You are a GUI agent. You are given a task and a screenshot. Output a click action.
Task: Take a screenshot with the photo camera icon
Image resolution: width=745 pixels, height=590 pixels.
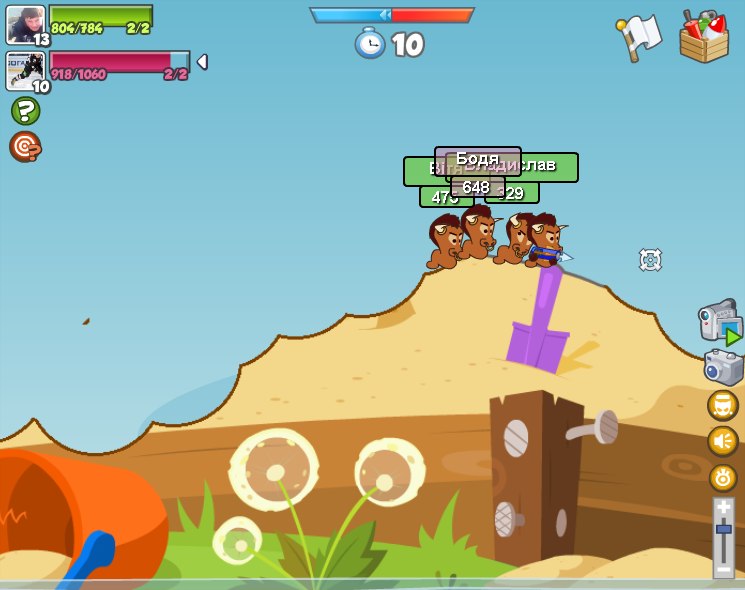723,367
